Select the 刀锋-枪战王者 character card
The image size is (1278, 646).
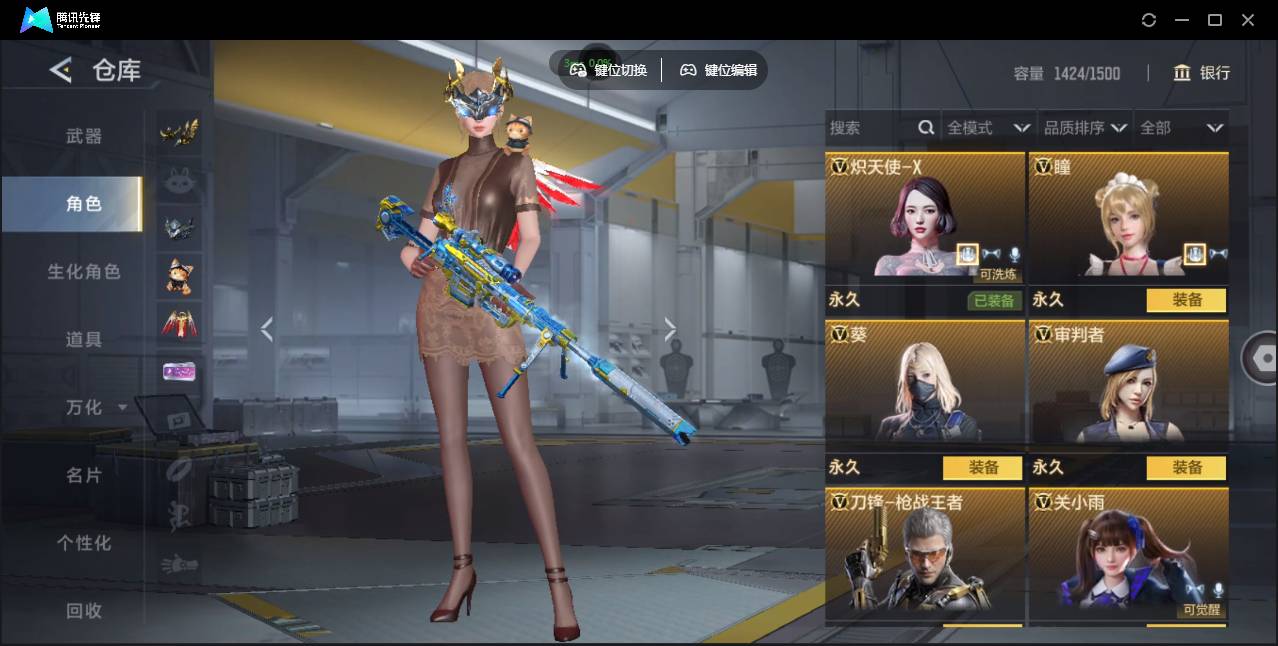coord(924,555)
